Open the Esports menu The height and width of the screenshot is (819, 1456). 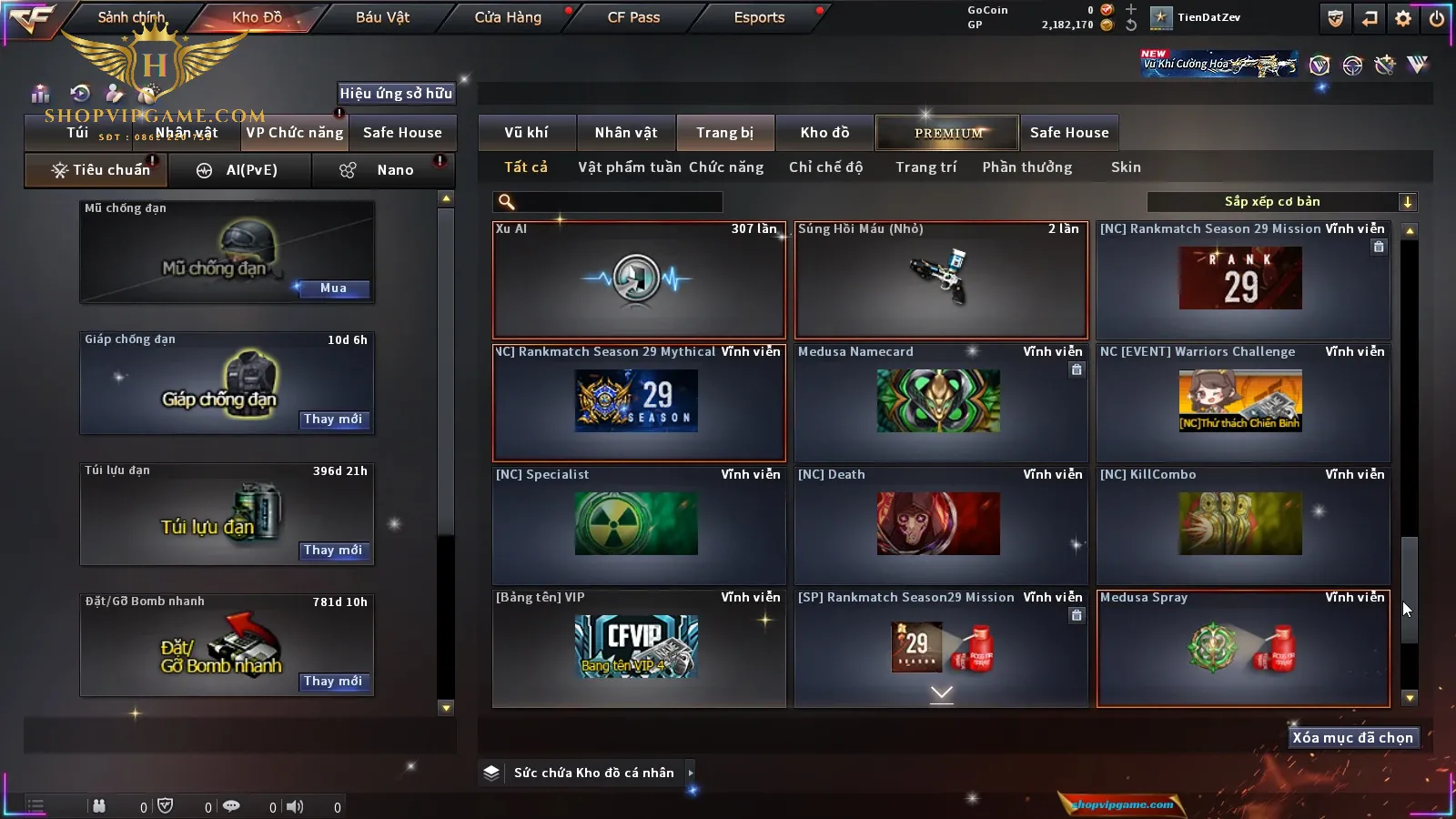759,17
